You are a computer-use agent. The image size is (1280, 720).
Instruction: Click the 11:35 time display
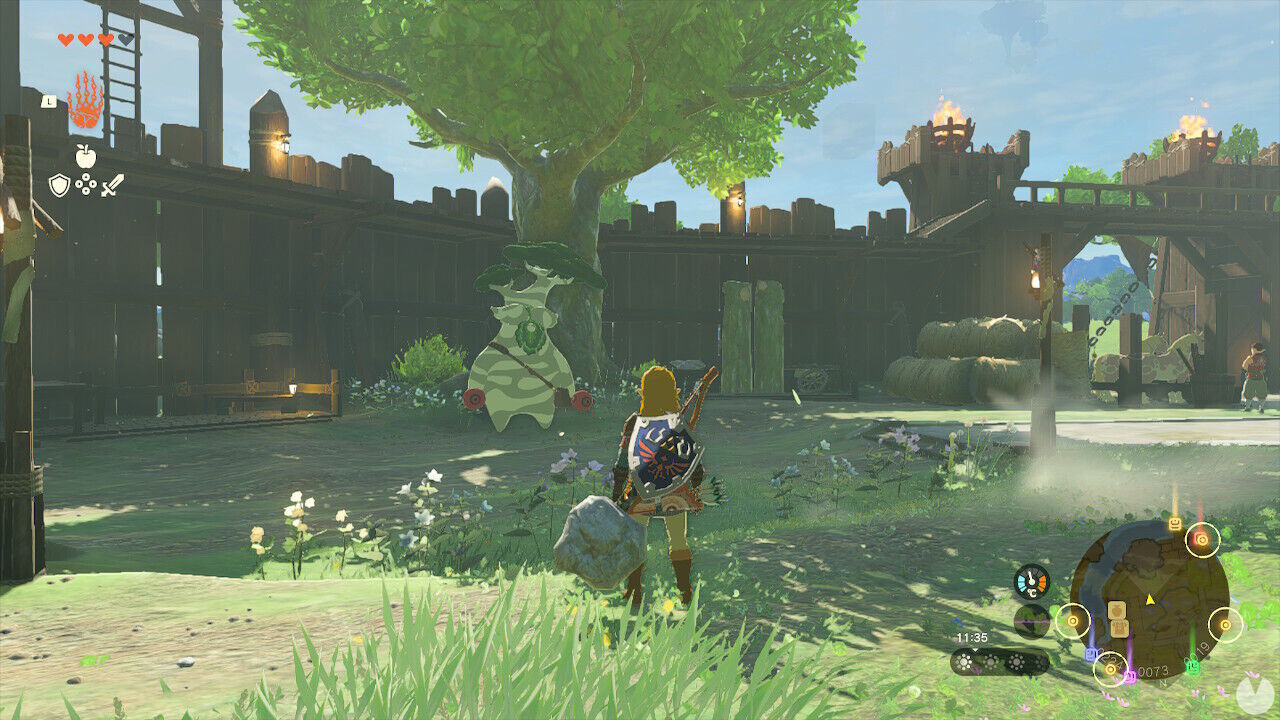point(972,636)
